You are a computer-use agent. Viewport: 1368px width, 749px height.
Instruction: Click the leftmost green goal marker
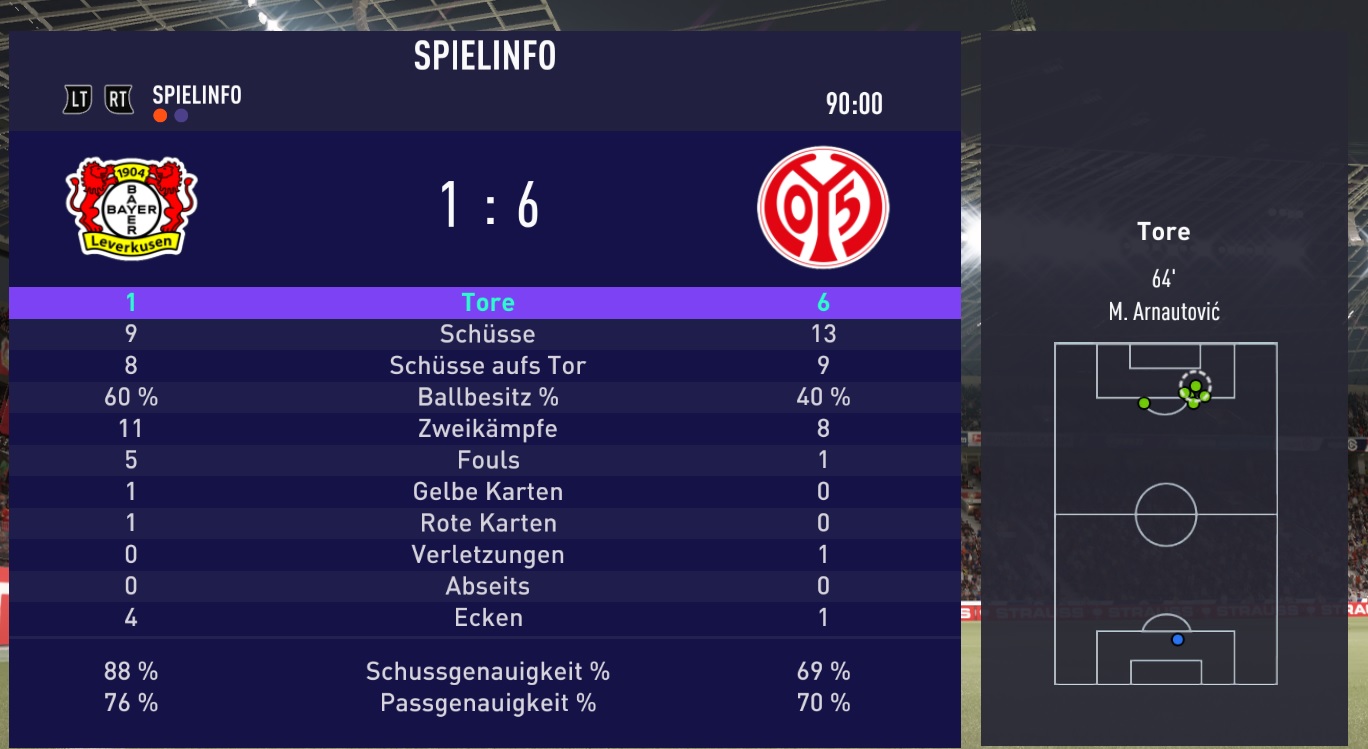click(x=1144, y=403)
